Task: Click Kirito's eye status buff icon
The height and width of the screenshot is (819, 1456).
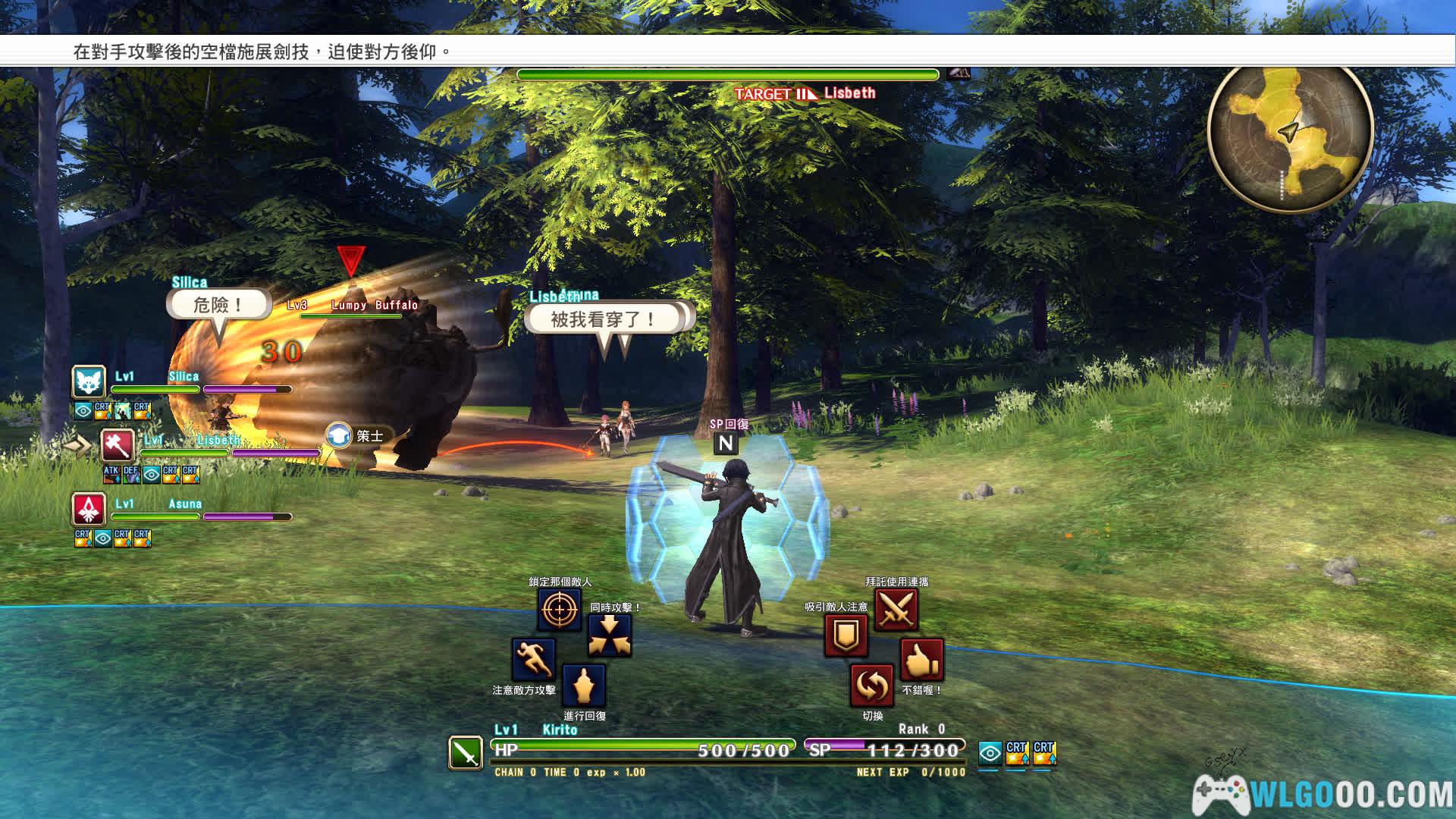Action: [x=990, y=752]
